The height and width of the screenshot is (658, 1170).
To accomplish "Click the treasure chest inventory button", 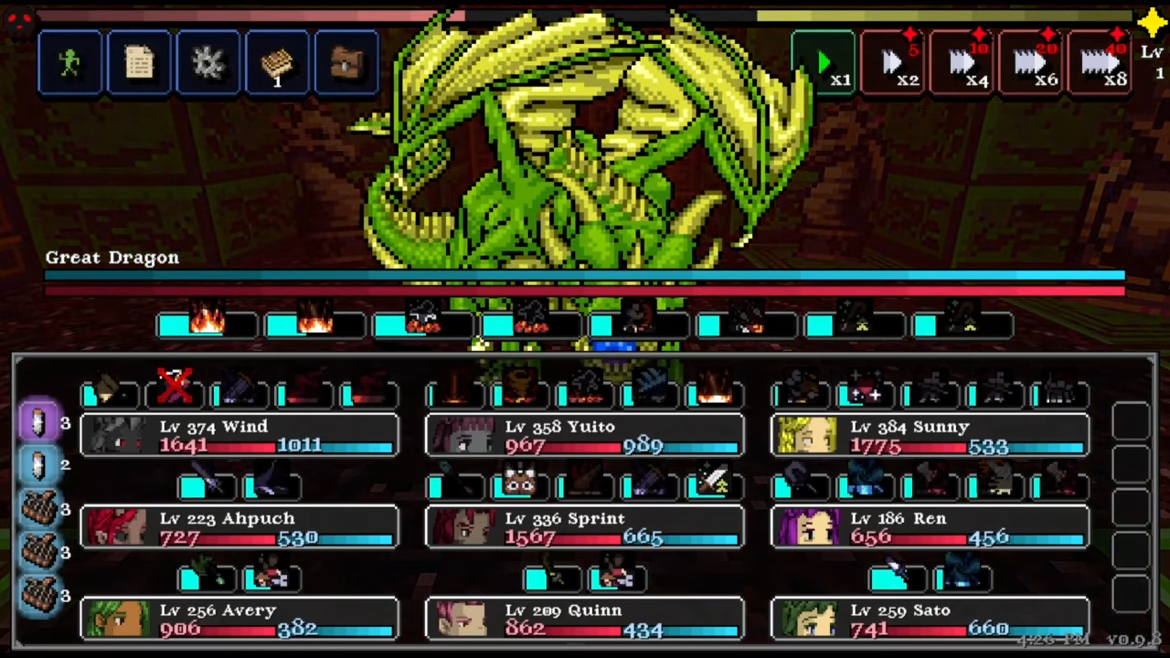I will pos(347,64).
